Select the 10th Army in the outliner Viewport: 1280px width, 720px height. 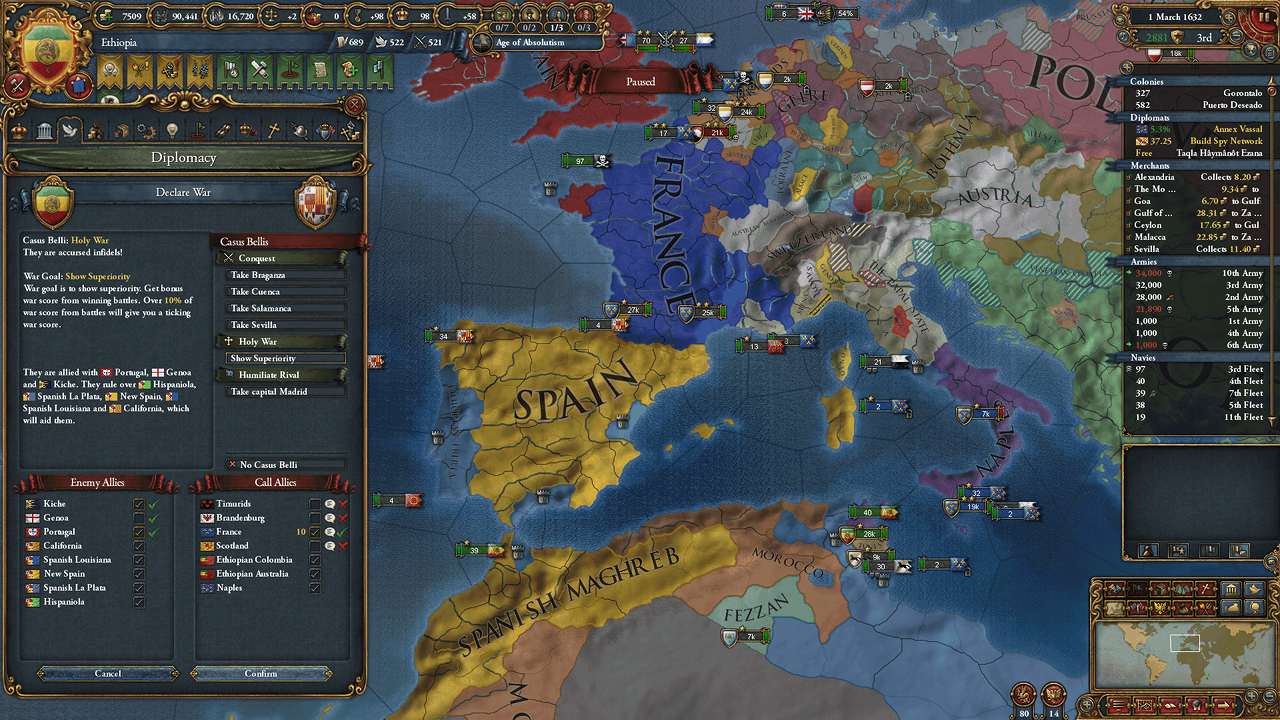tap(1197, 273)
